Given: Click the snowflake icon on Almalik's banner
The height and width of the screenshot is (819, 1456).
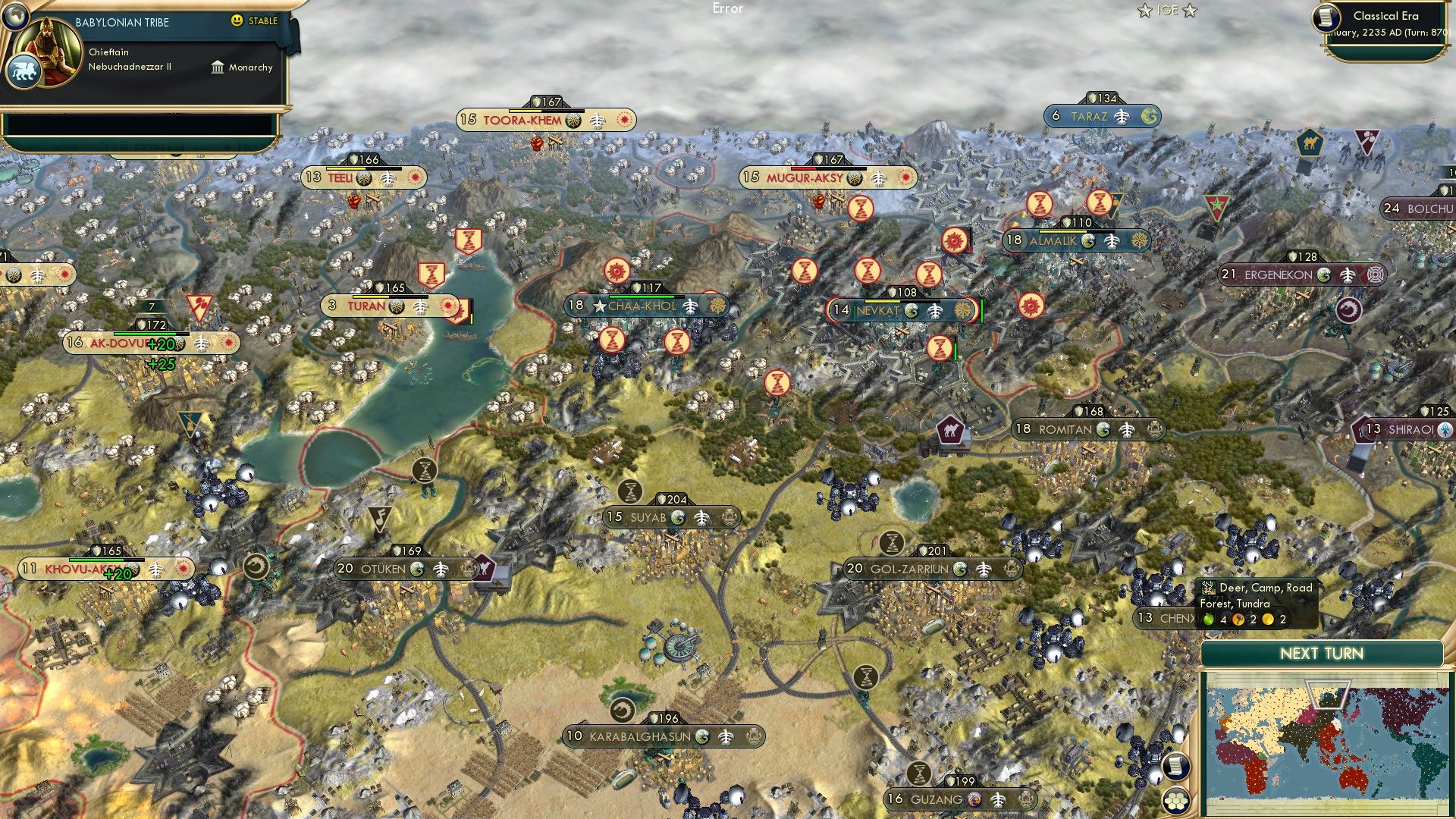Looking at the screenshot, I should (x=1141, y=240).
